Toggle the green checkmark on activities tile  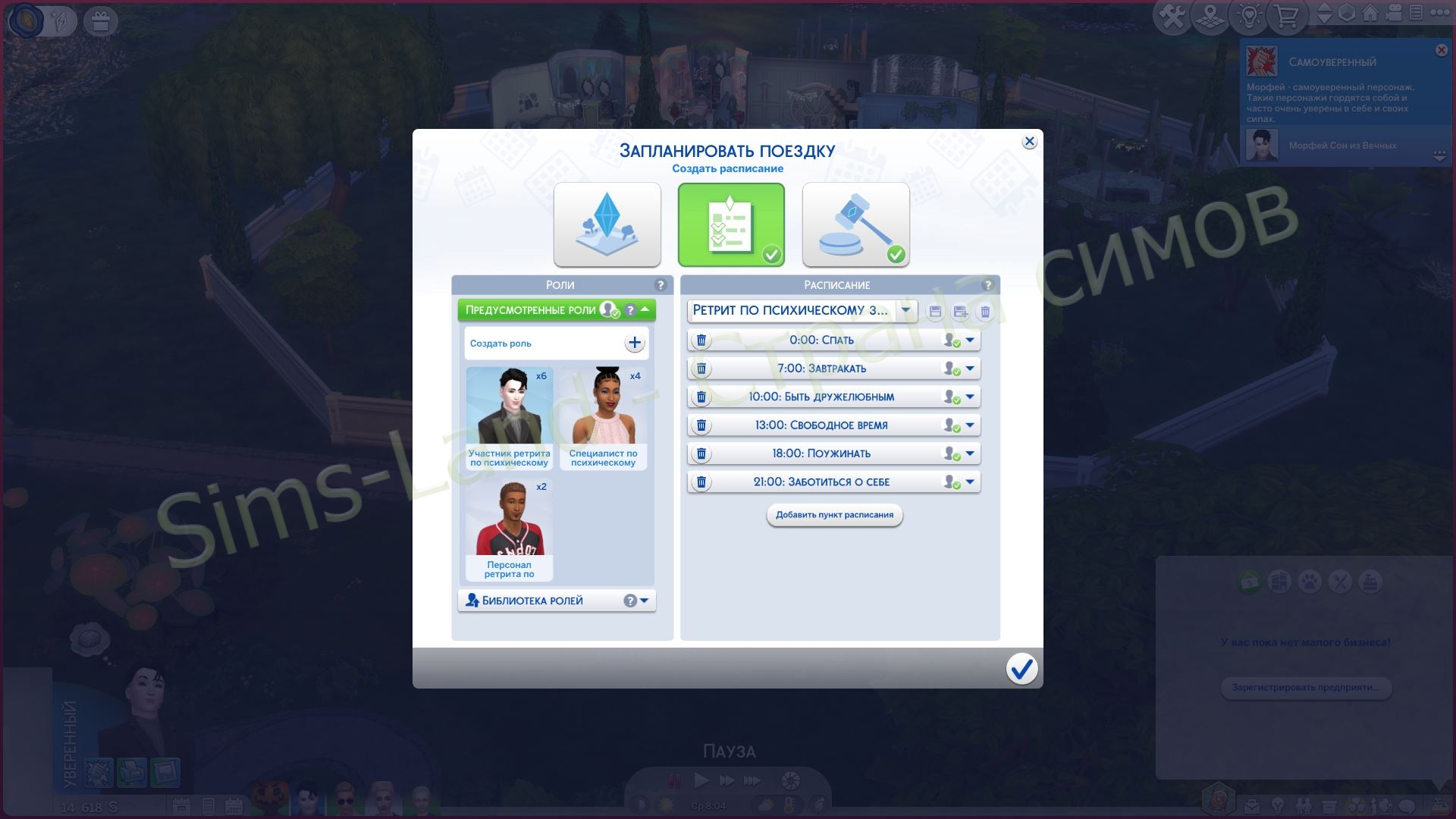click(x=772, y=256)
